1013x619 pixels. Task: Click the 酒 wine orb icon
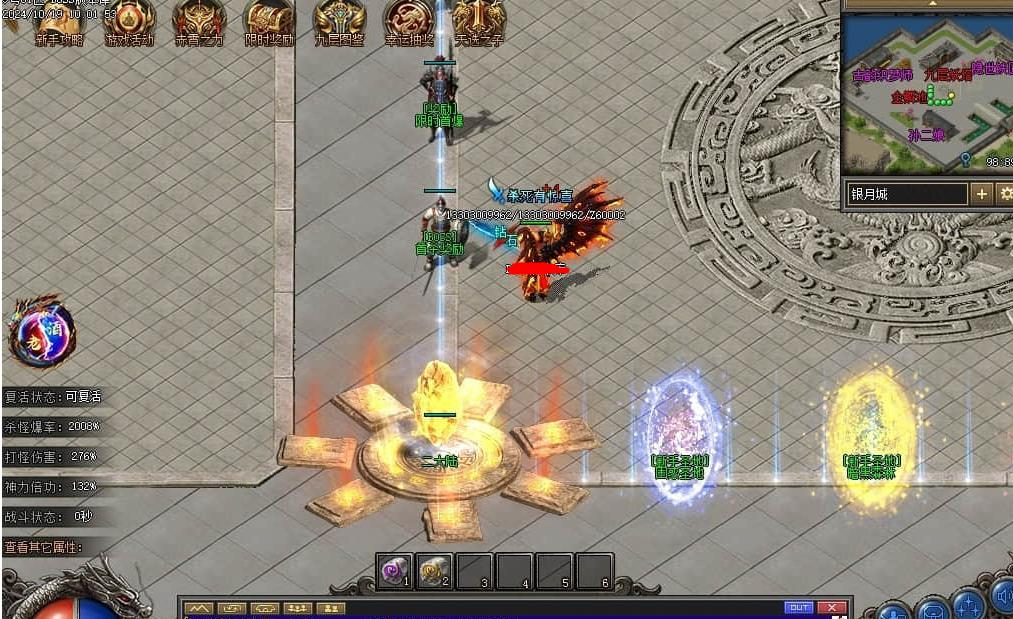(x=42, y=331)
